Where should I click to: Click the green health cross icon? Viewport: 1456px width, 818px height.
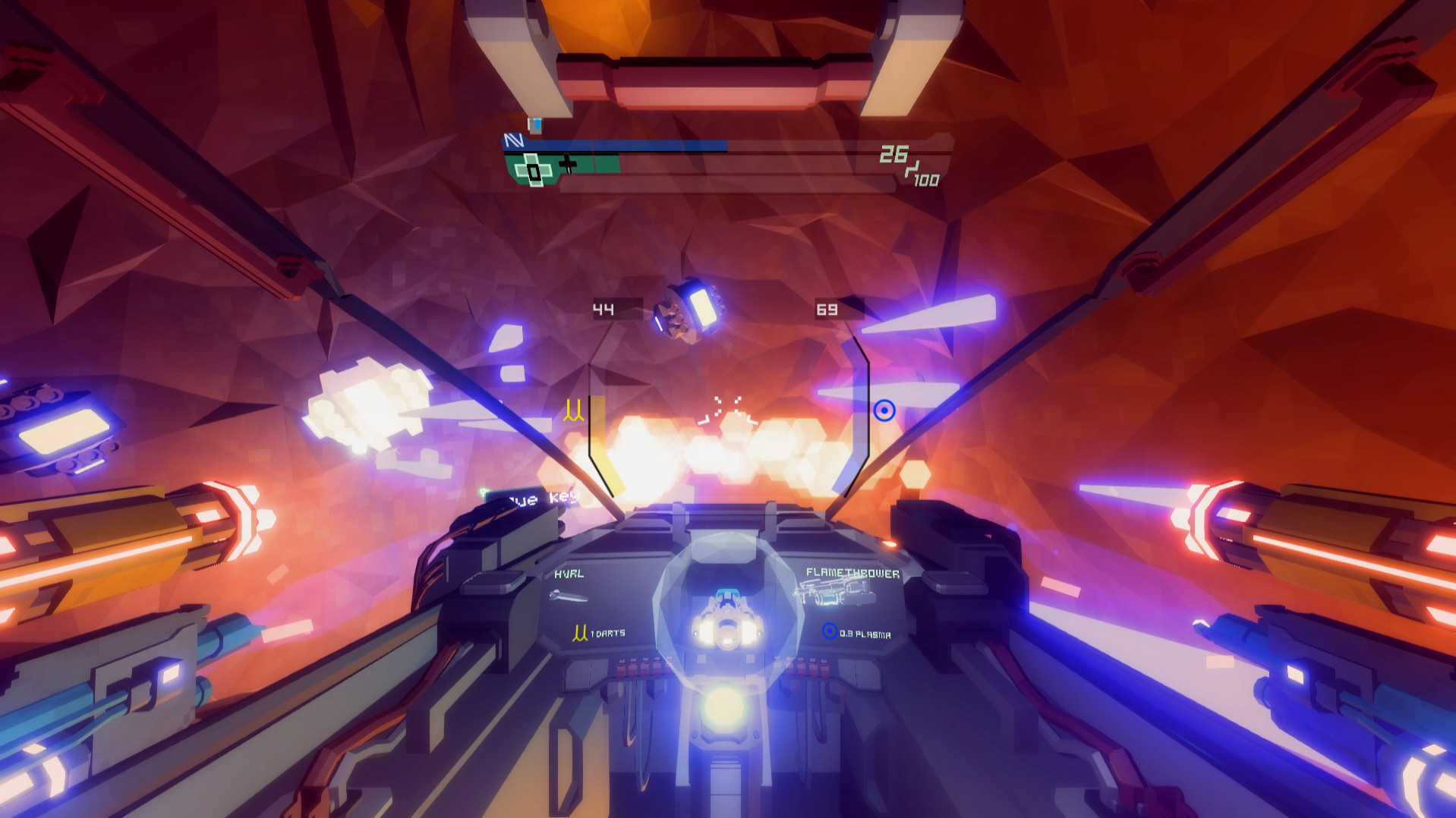tap(534, 168)
